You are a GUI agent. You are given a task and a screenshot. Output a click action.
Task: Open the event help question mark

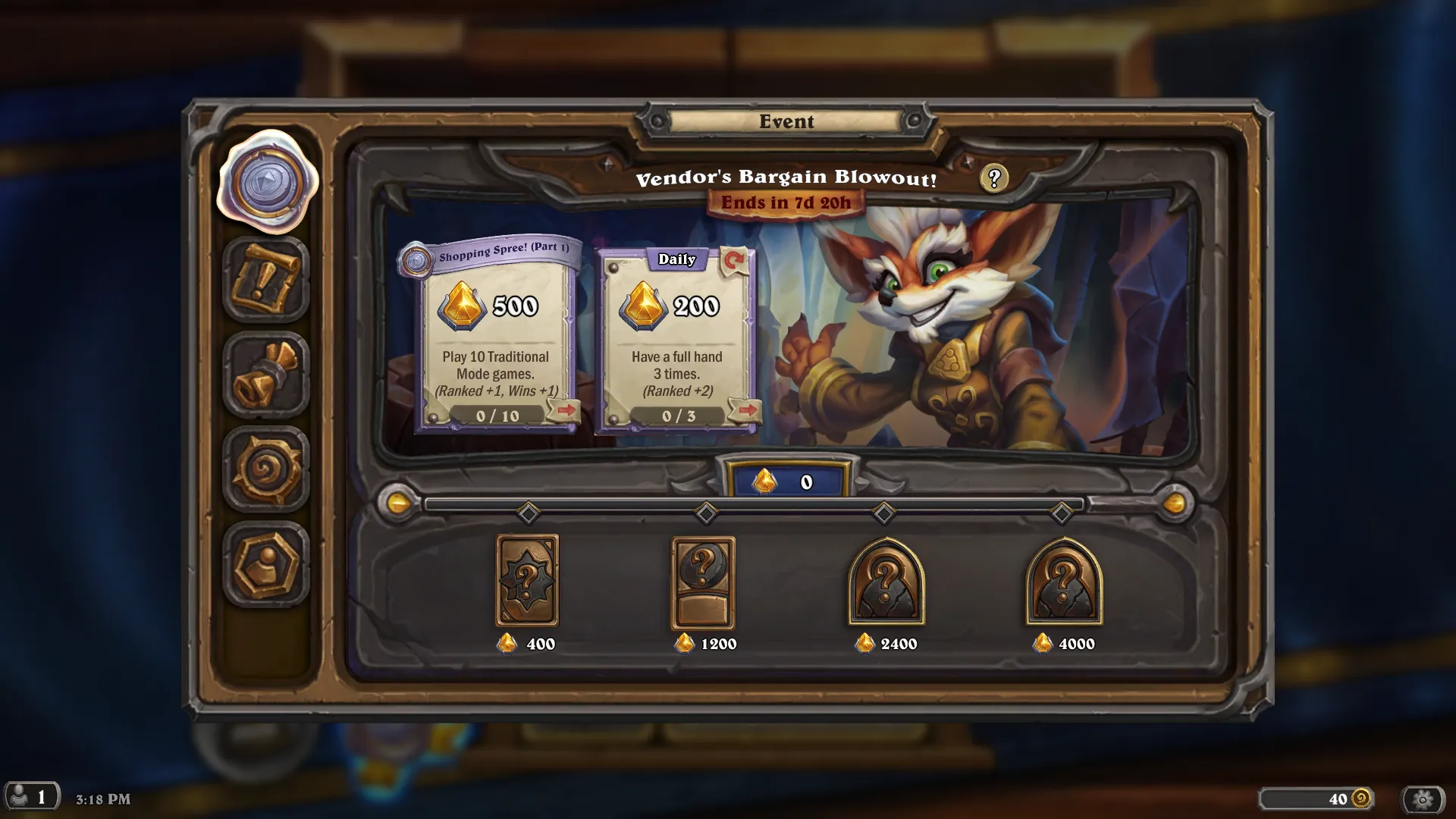click(x=993, y=178)
